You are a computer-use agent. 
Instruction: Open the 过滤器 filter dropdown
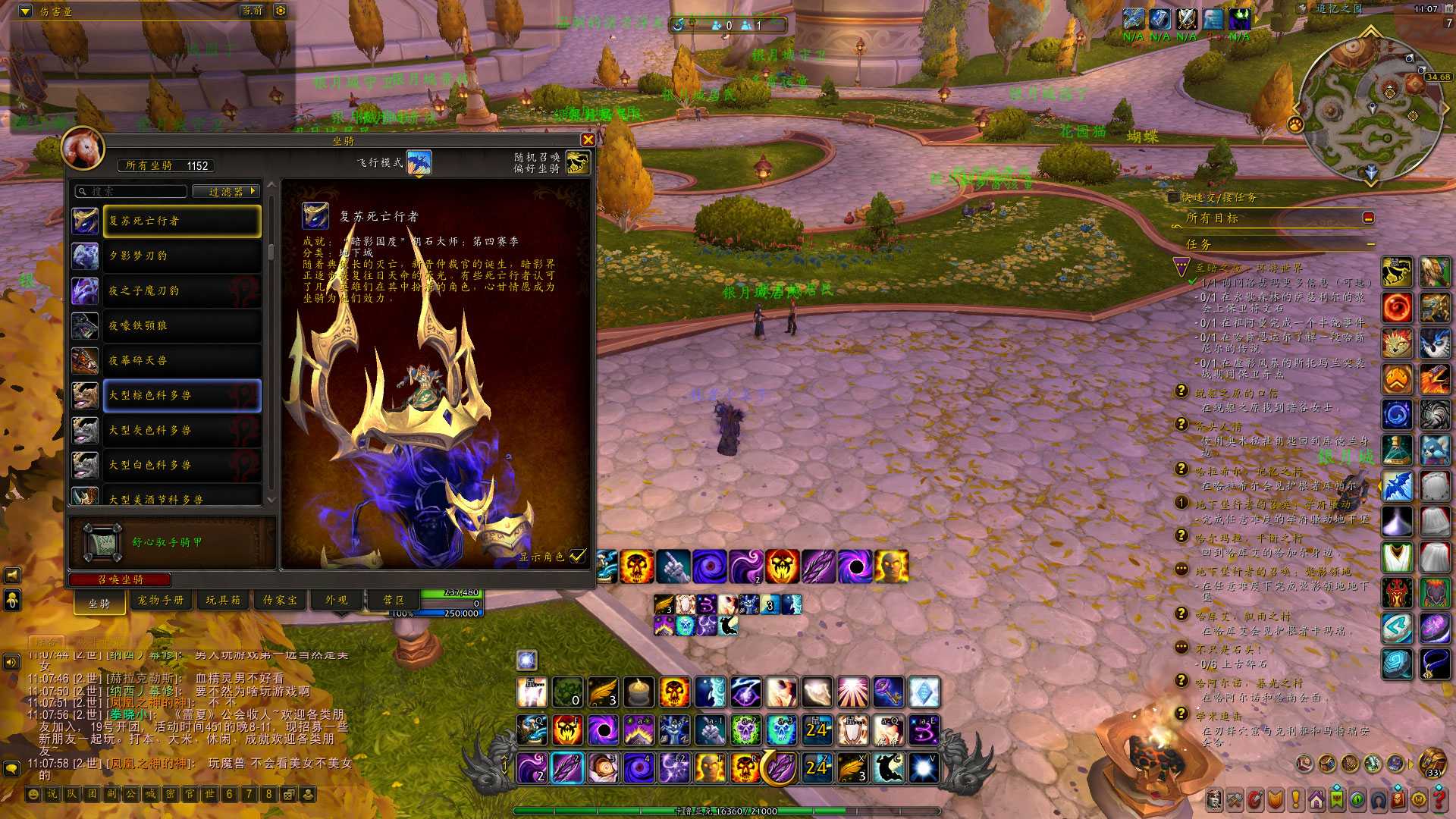tap(226, 192)
